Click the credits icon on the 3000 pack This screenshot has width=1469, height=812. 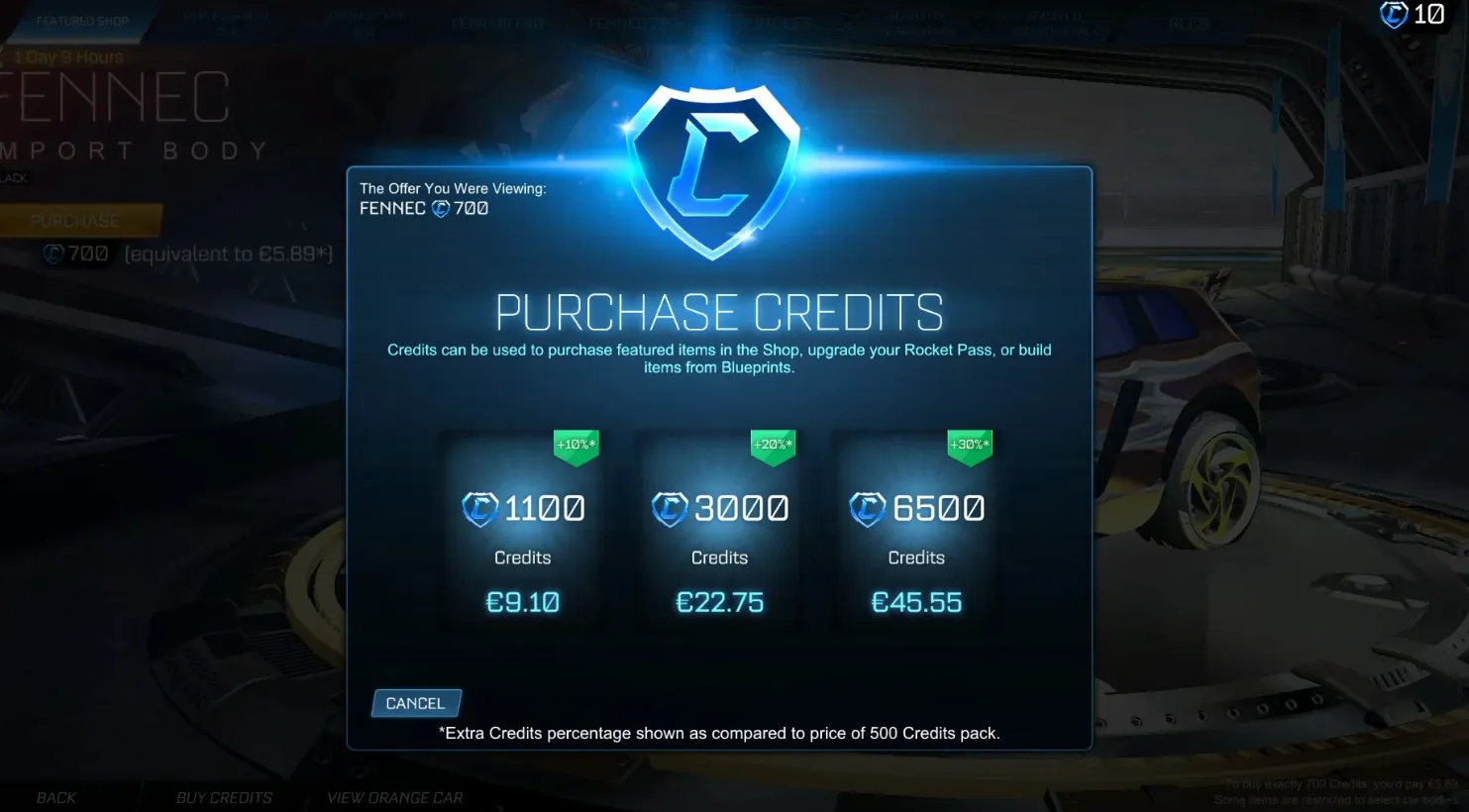[671, 508]
